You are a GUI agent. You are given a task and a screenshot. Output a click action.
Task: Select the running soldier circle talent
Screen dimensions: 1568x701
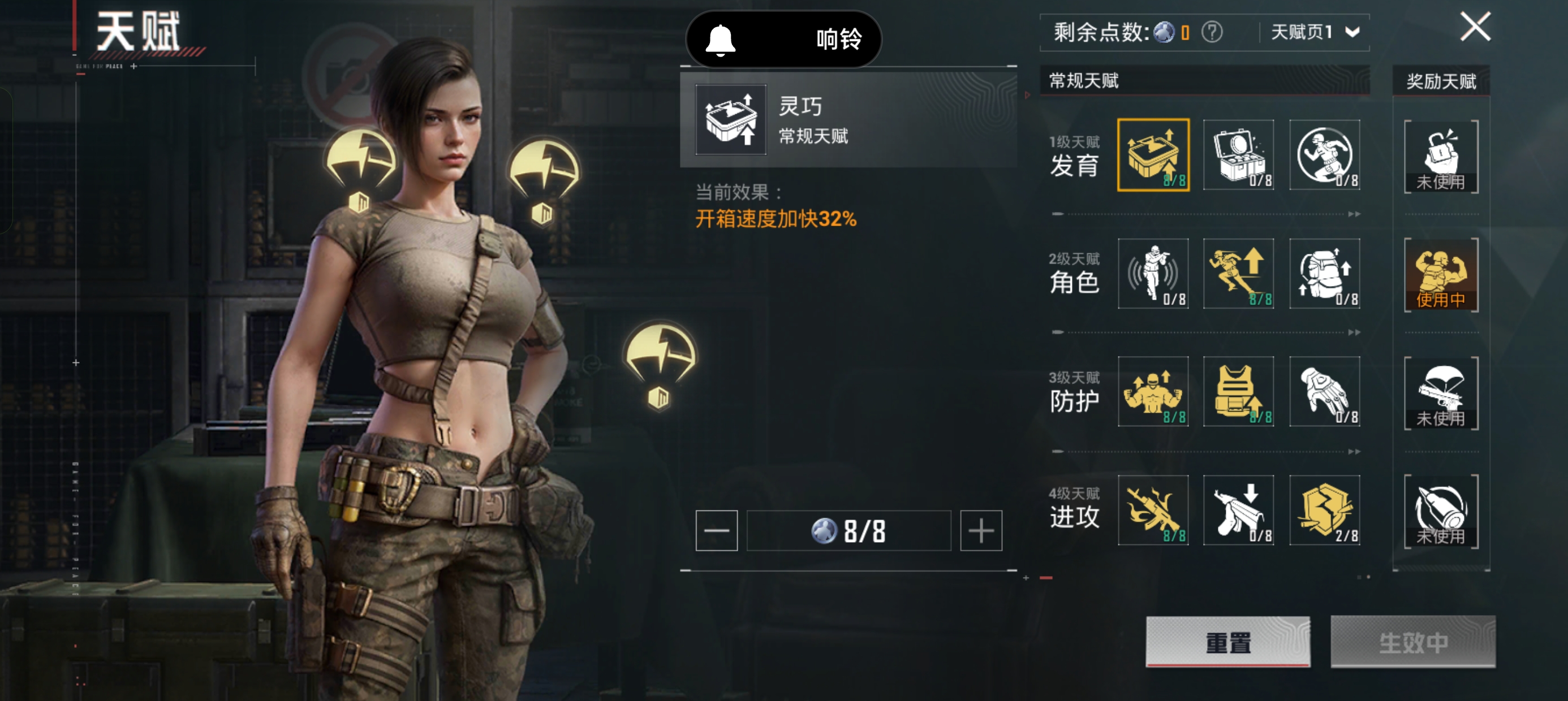click(x=1325, y=155)
